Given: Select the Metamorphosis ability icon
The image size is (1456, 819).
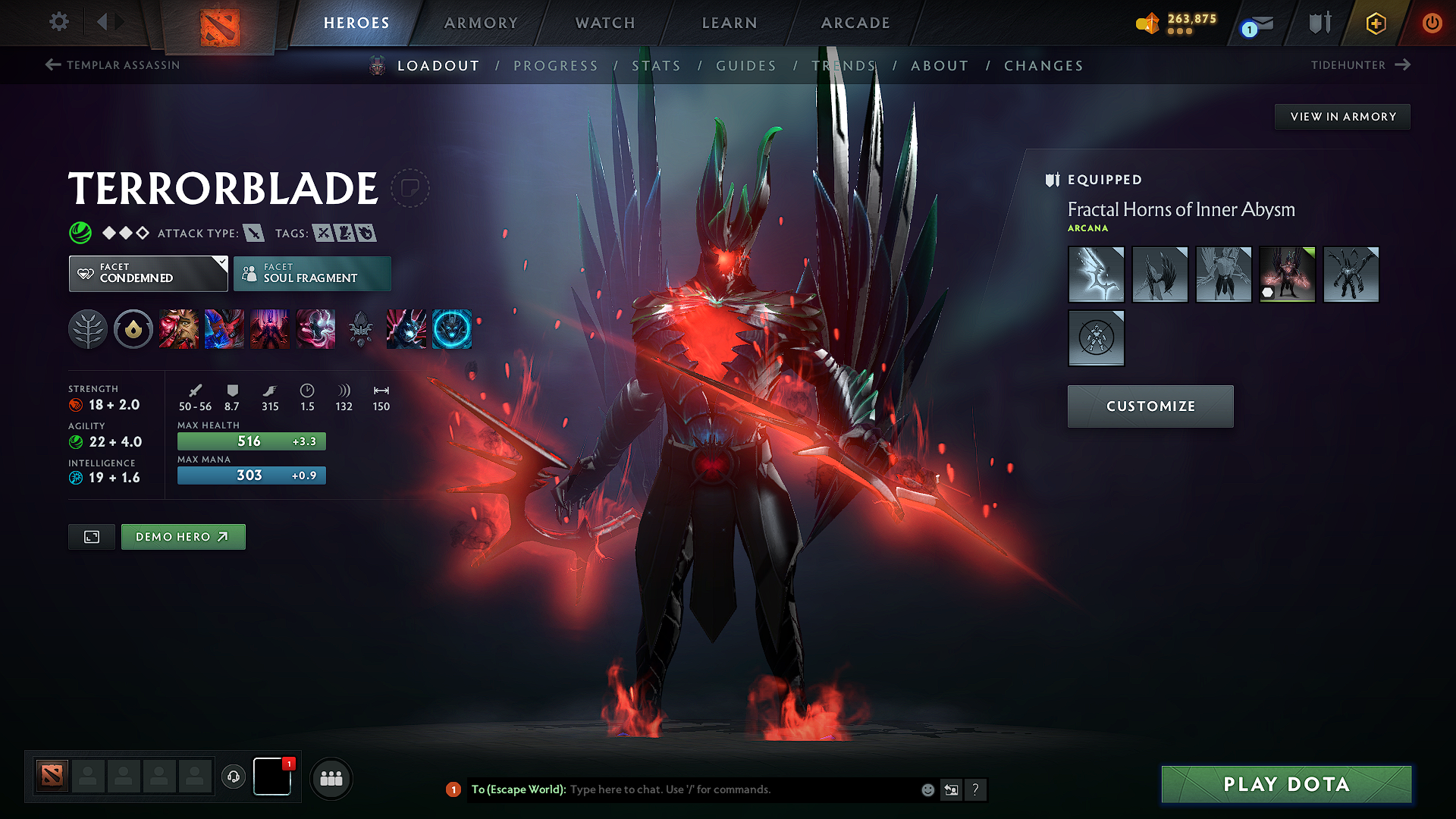Looking at the screenshot, I should pyautogui.click(x=270, y=329).
